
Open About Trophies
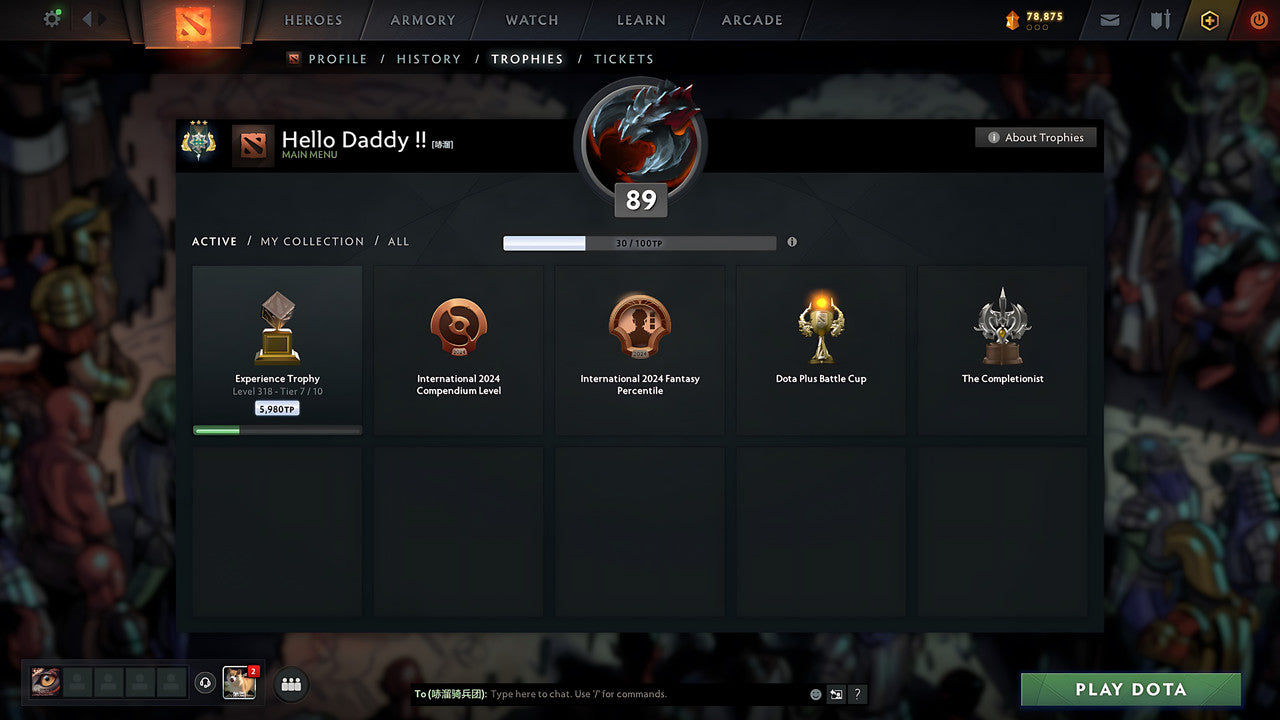[x=1036, y=137]
